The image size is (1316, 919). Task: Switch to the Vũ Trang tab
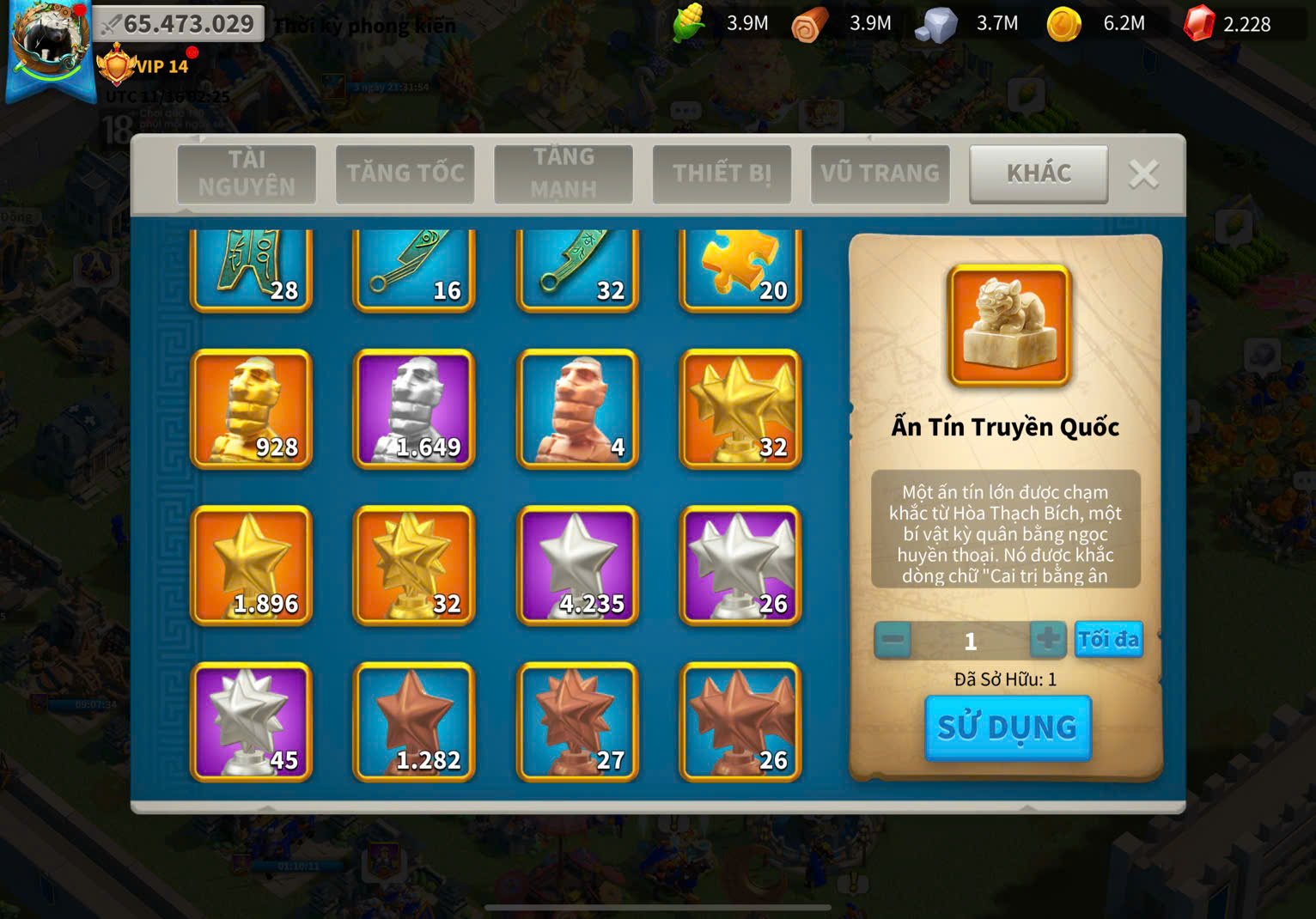pyautogui.click(x=880, y=173)
